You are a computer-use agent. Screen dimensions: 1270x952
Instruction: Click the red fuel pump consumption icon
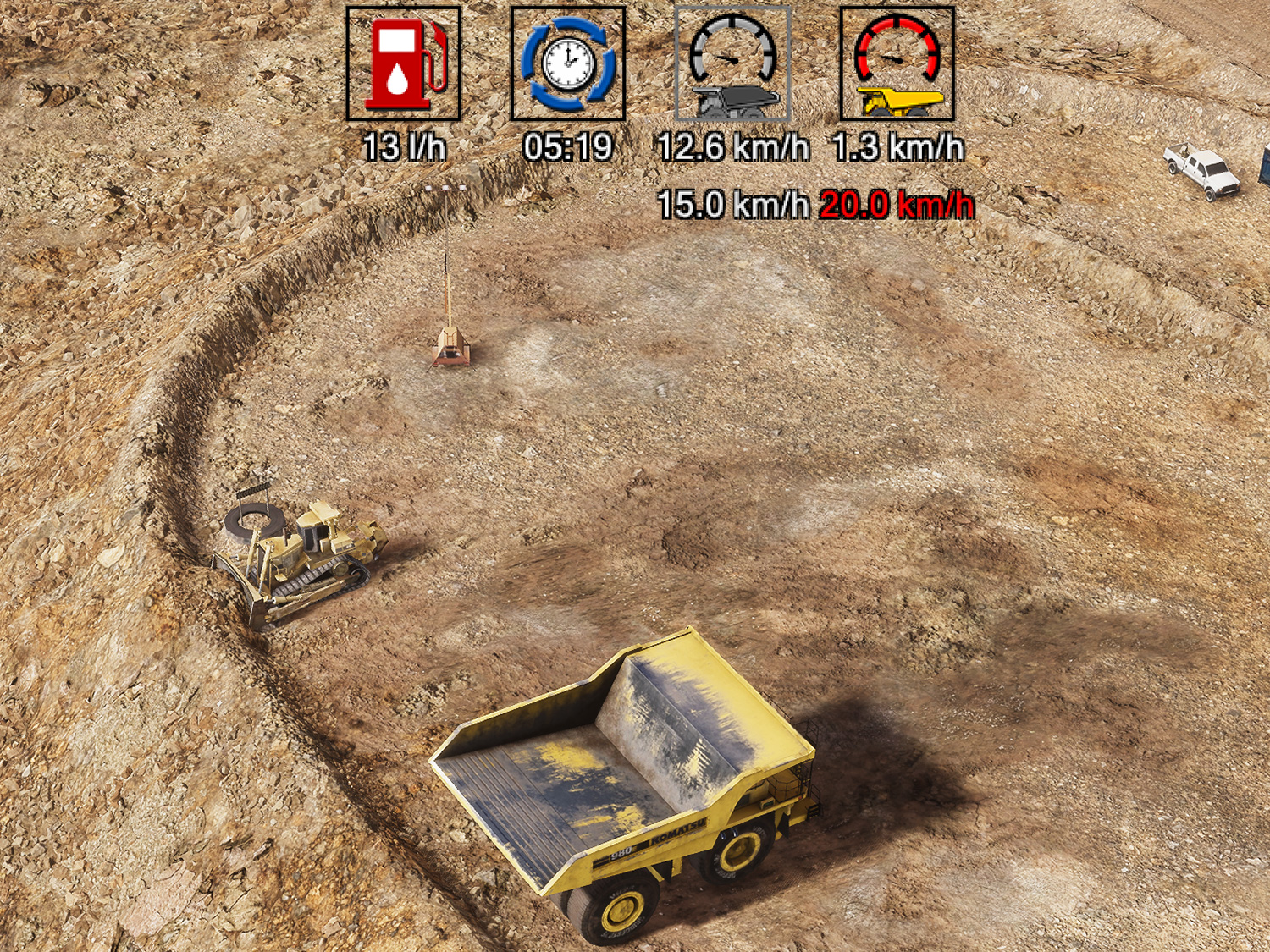pyautogui.click(x=403, y=64)
